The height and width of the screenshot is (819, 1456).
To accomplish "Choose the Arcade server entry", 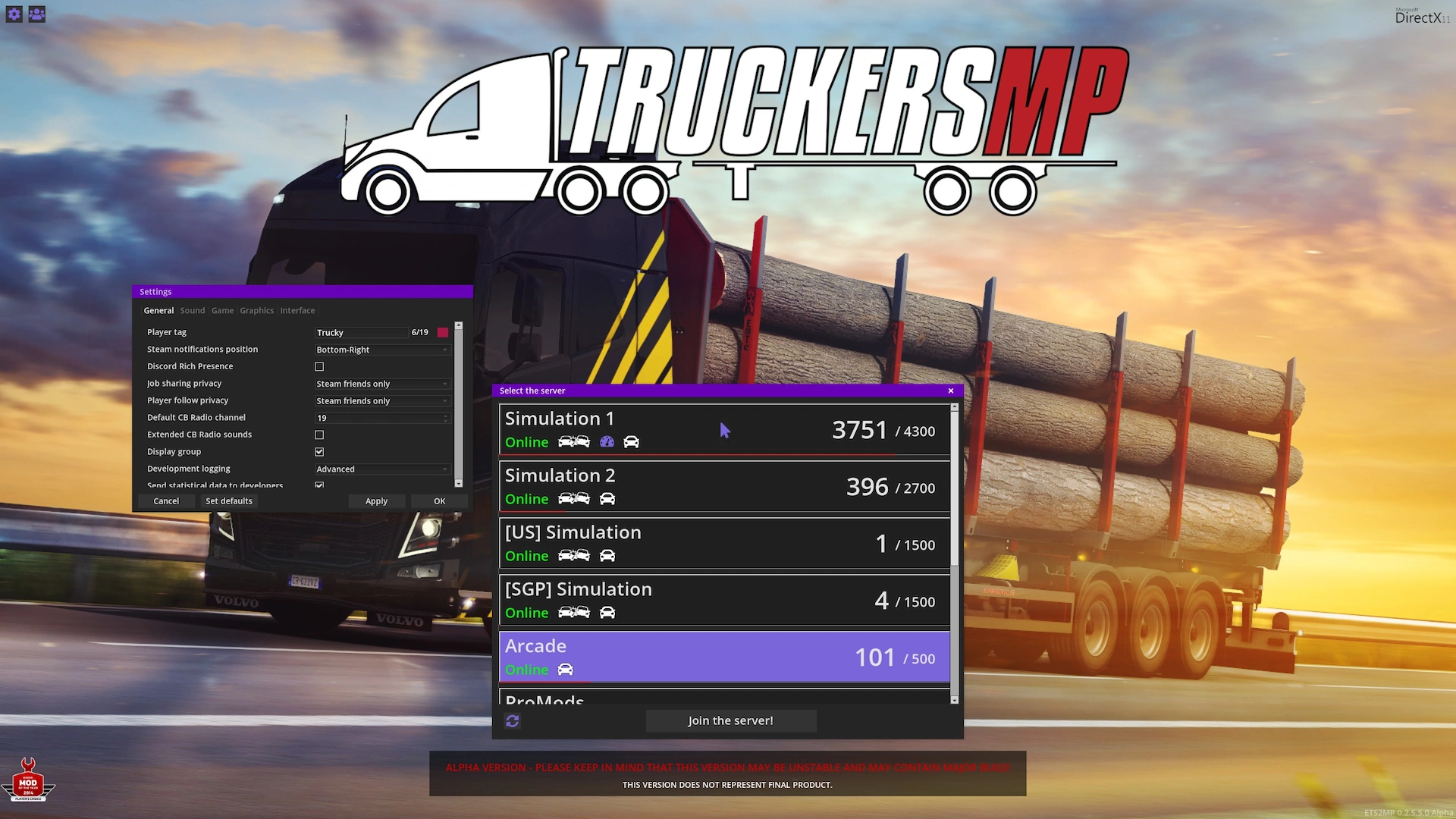I will (x=723, y=657).
